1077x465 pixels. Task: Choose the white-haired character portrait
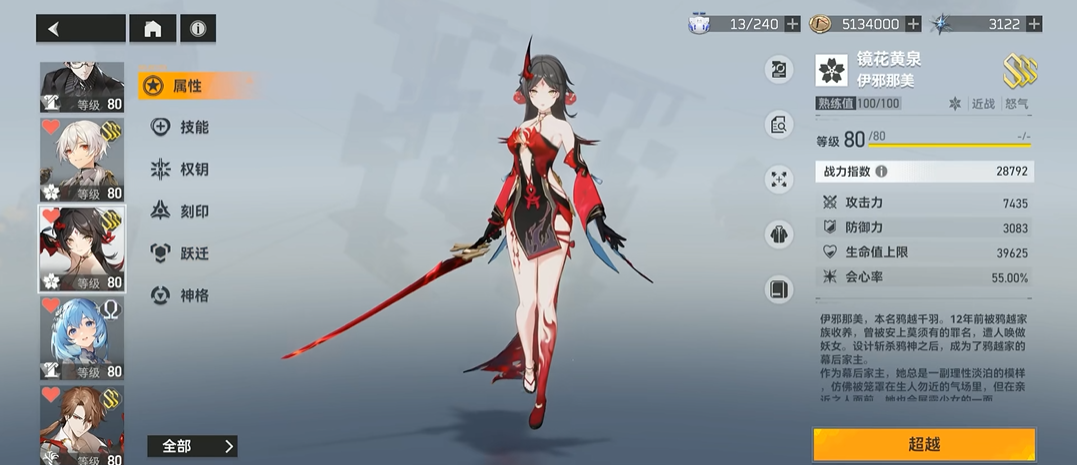pyautogui.click(x=82, y=160)
